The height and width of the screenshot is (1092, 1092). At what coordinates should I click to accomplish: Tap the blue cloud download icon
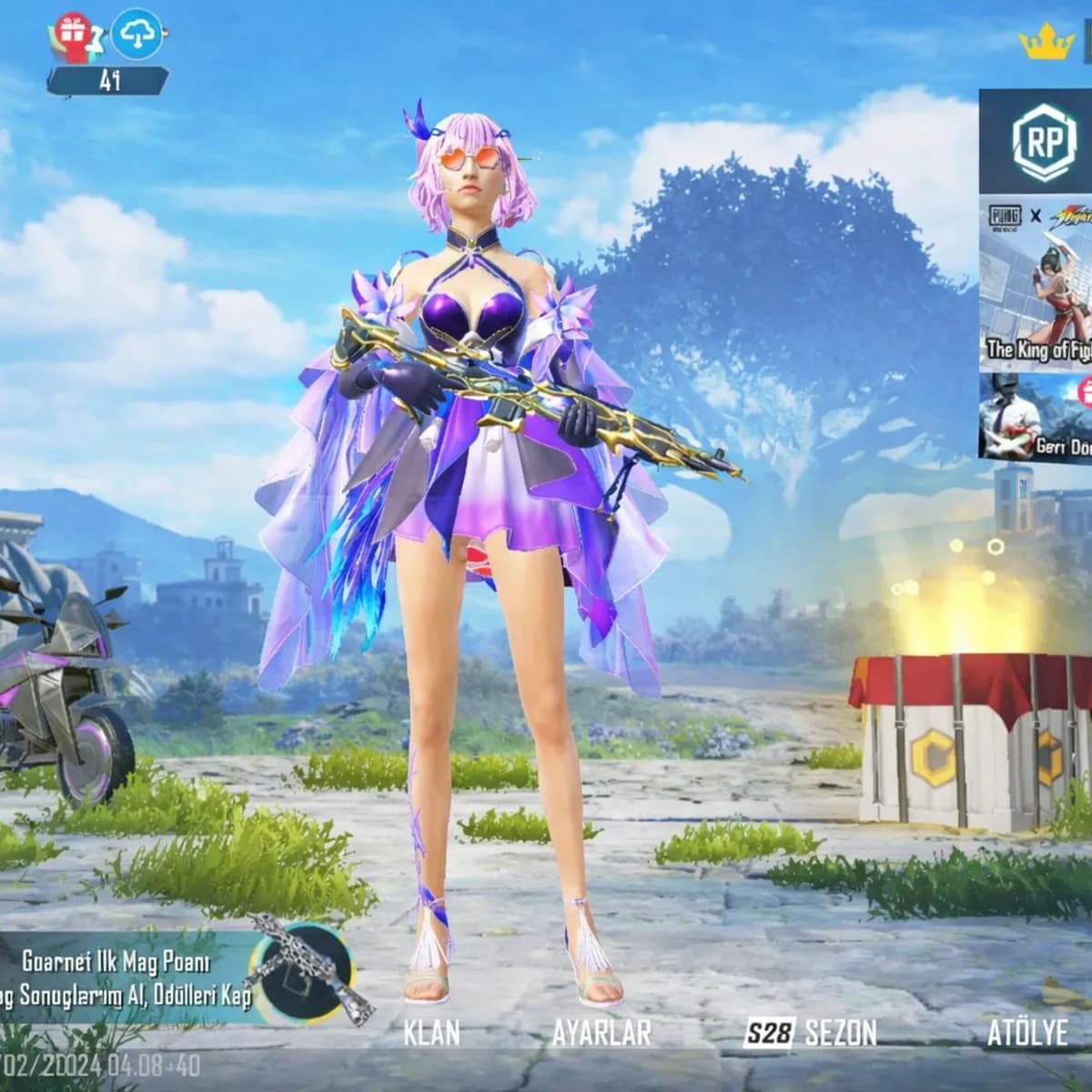[139, 34]
